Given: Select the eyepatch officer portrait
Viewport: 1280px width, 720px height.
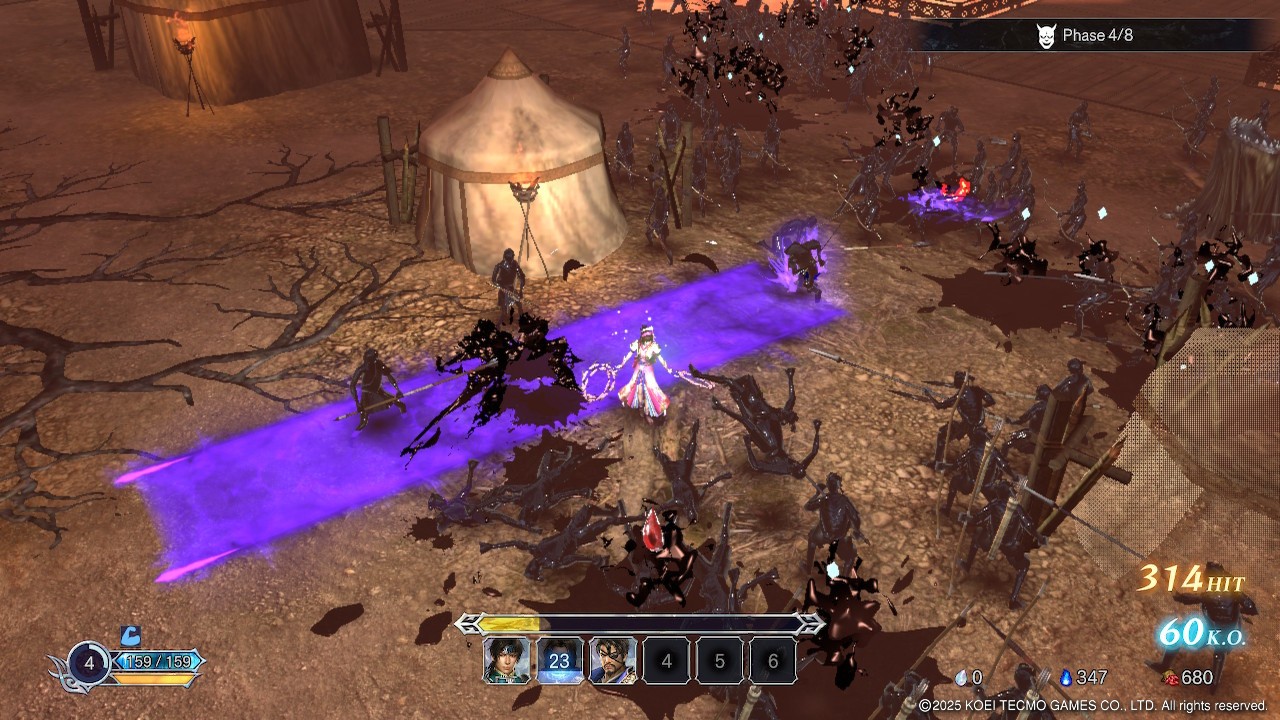Looking at the screenshot, I should click(x=613, y=661).
